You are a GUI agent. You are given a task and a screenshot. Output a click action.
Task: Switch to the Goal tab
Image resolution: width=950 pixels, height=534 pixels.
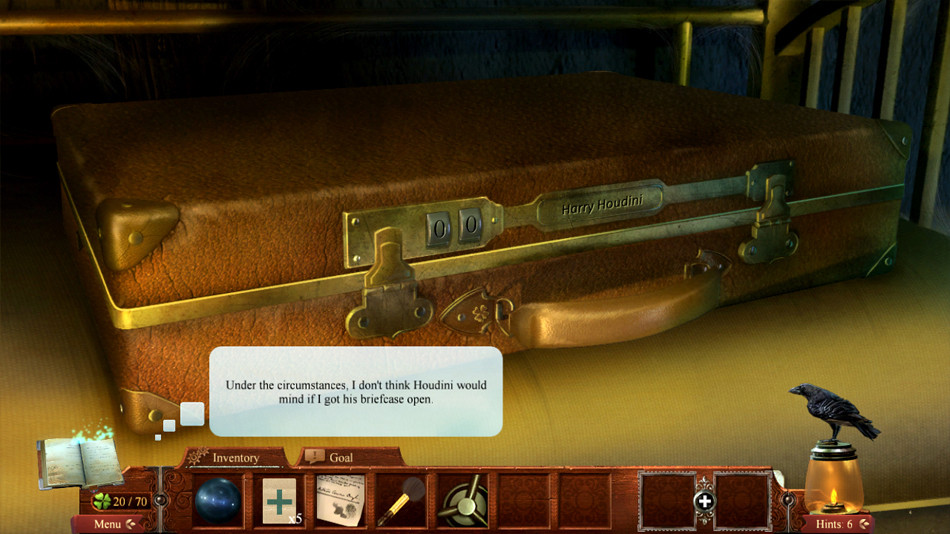(340, 458)
